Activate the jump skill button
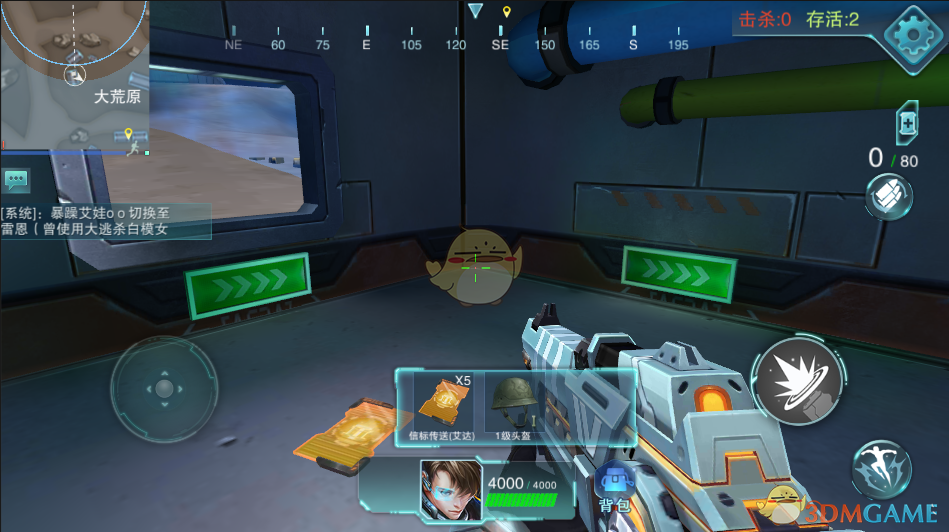This screenshot has height=532, width=949. 880,470
